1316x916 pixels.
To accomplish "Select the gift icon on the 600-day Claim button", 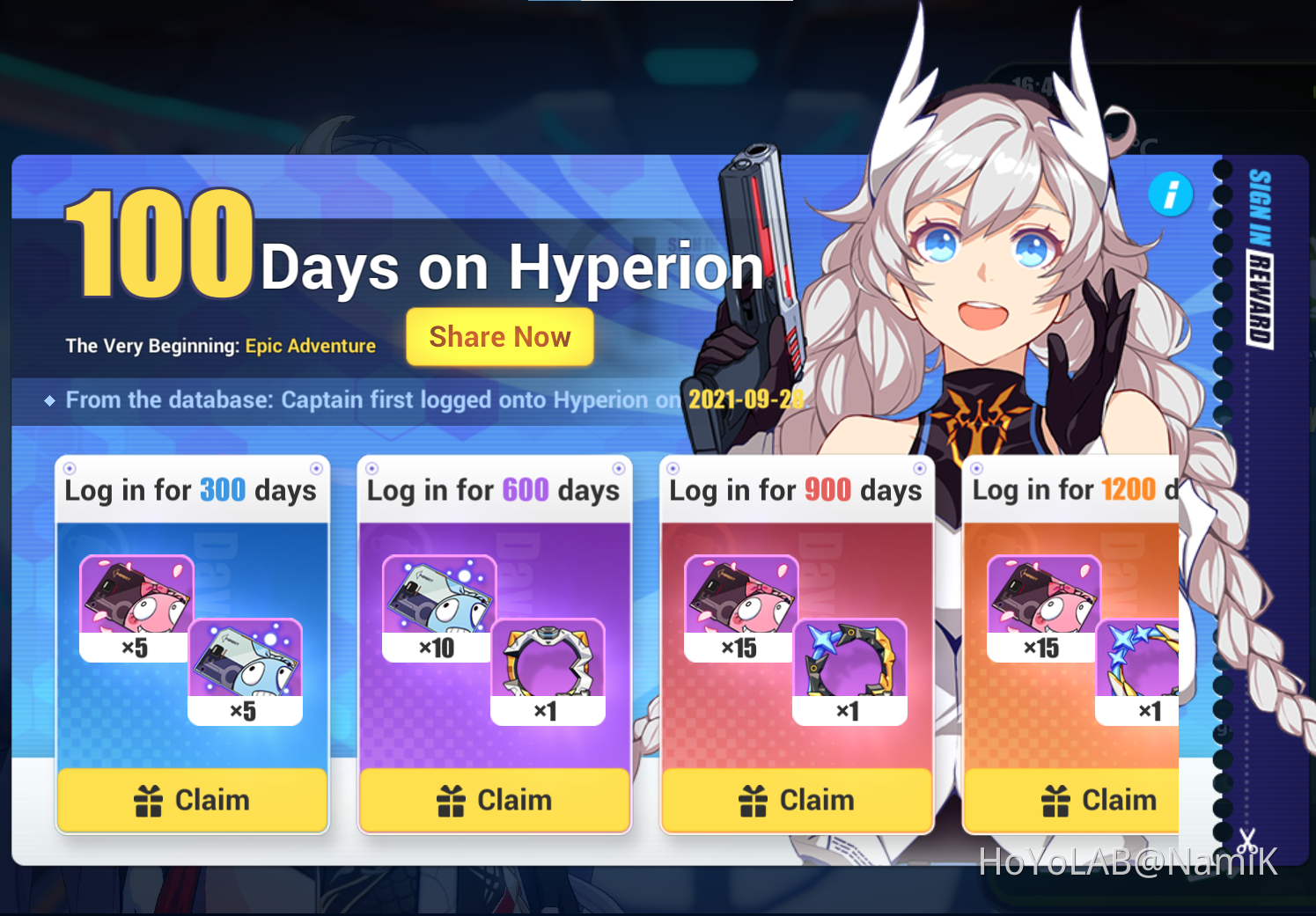I will point(452,799).
